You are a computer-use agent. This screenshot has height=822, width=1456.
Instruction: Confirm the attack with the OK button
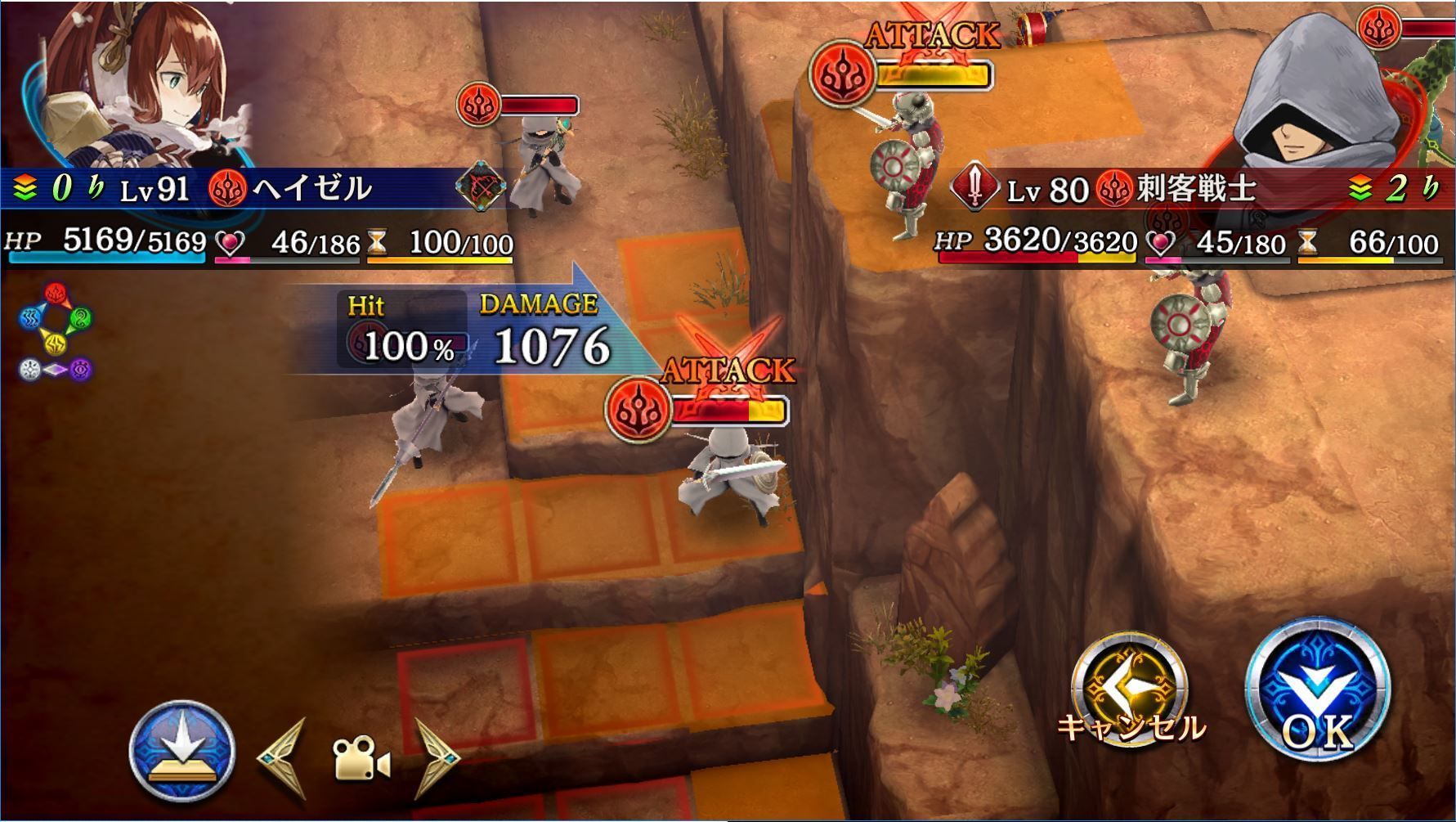(1316, 691)
